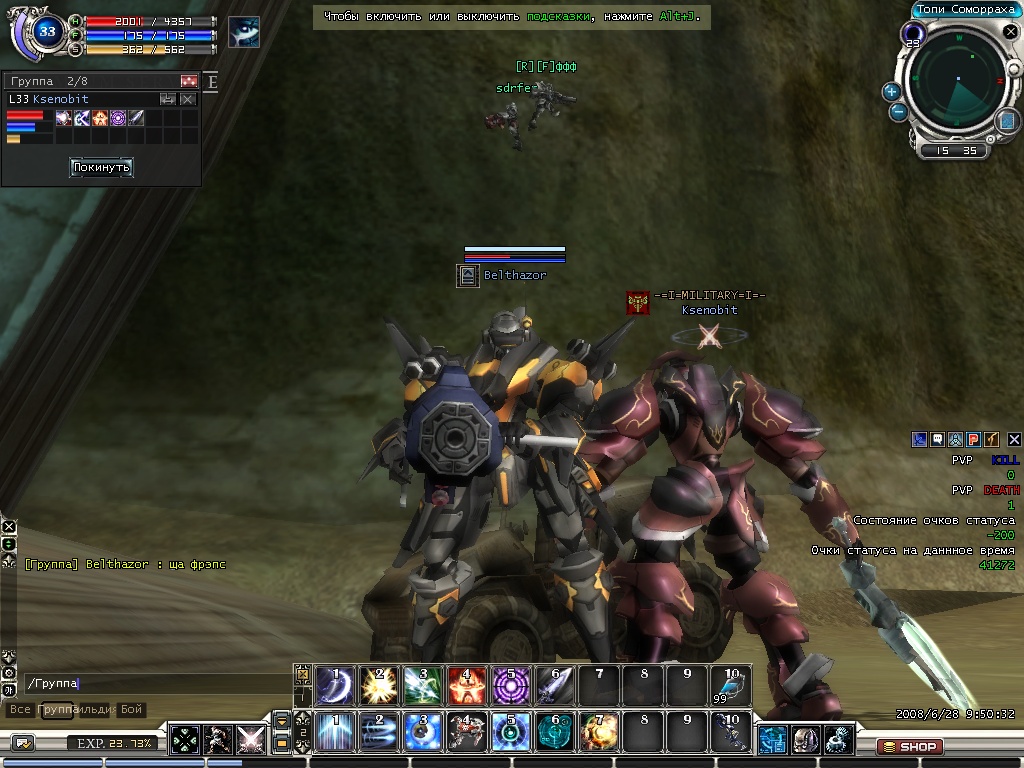Screen dimensions: 1024x768
Task: Select party member Ksenobit in group list
Action: point(60,99)
